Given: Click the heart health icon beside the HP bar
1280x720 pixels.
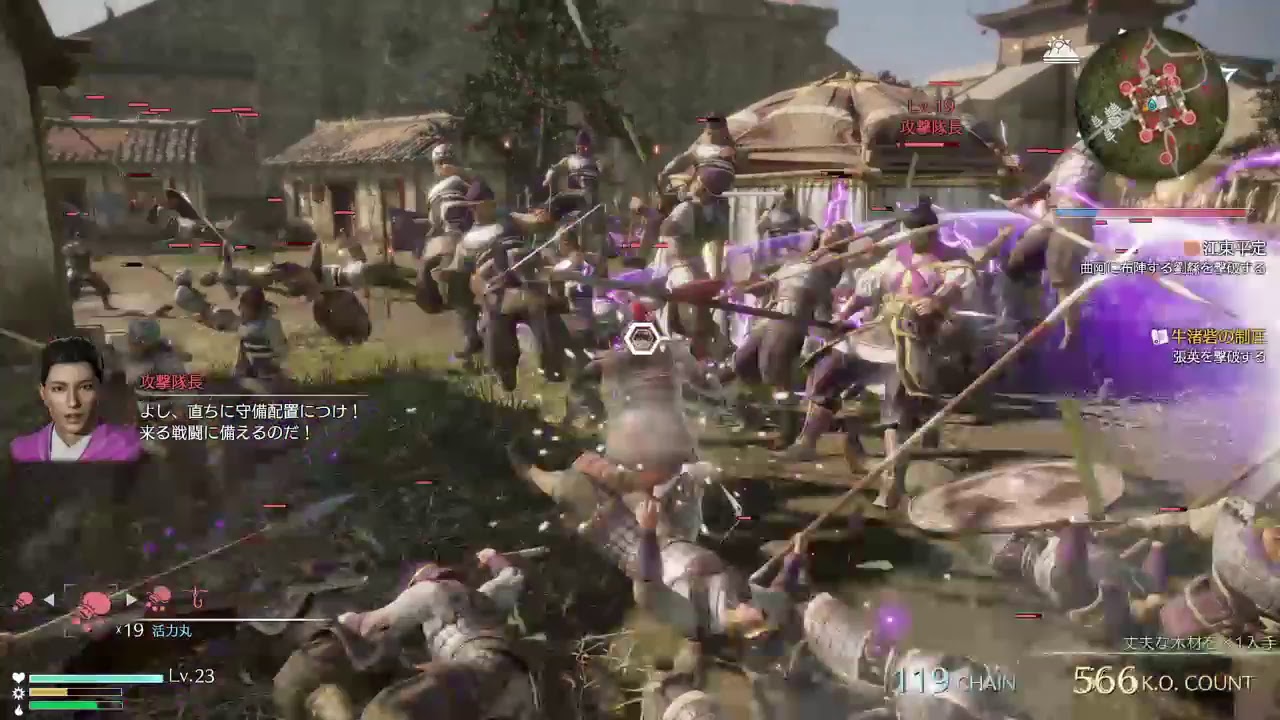Looking at the screenshot, I should pyautogui.click(x=18, y=678).
